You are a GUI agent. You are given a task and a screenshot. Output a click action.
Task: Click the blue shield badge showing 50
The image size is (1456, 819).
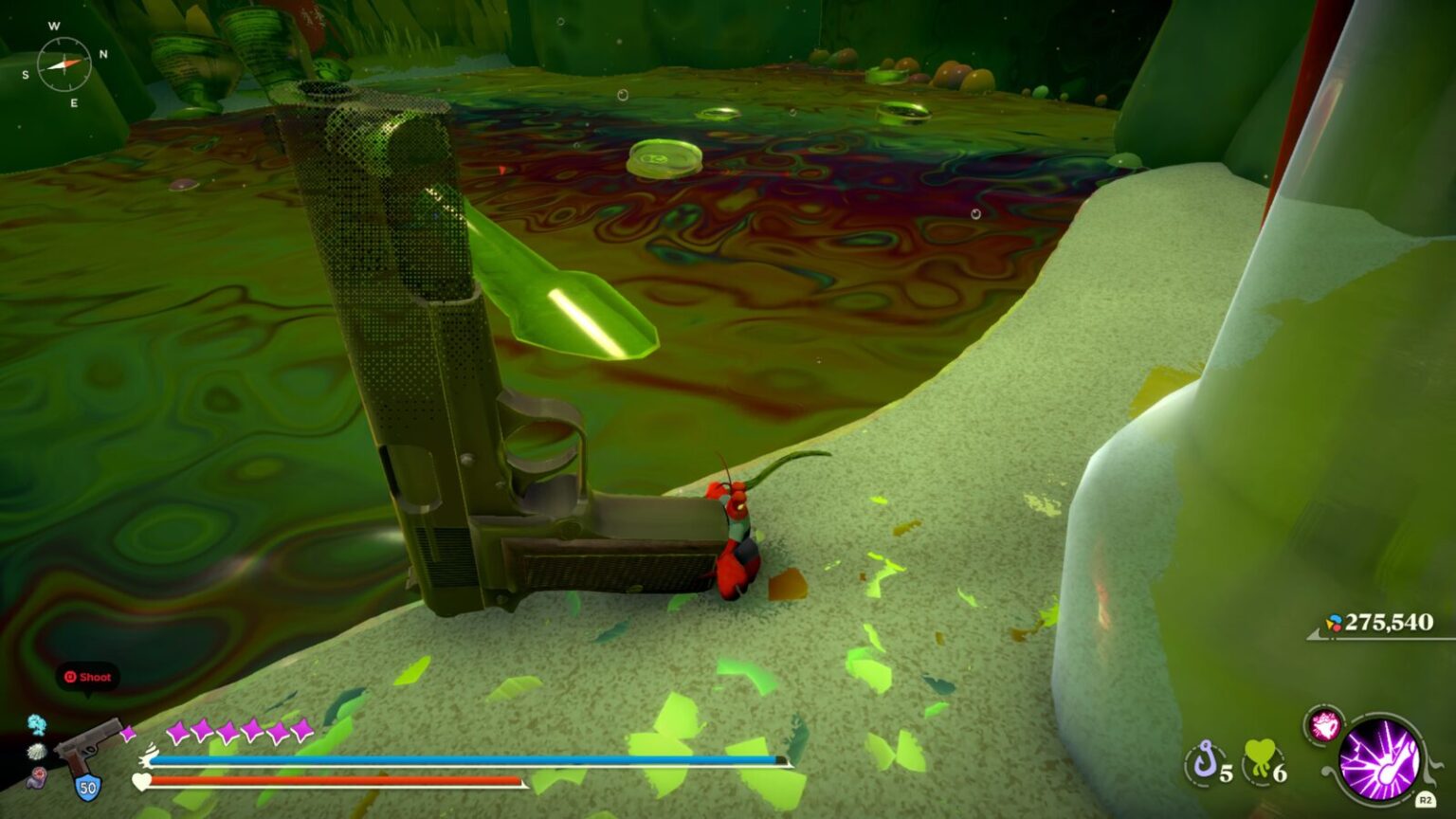coord(87,787)
